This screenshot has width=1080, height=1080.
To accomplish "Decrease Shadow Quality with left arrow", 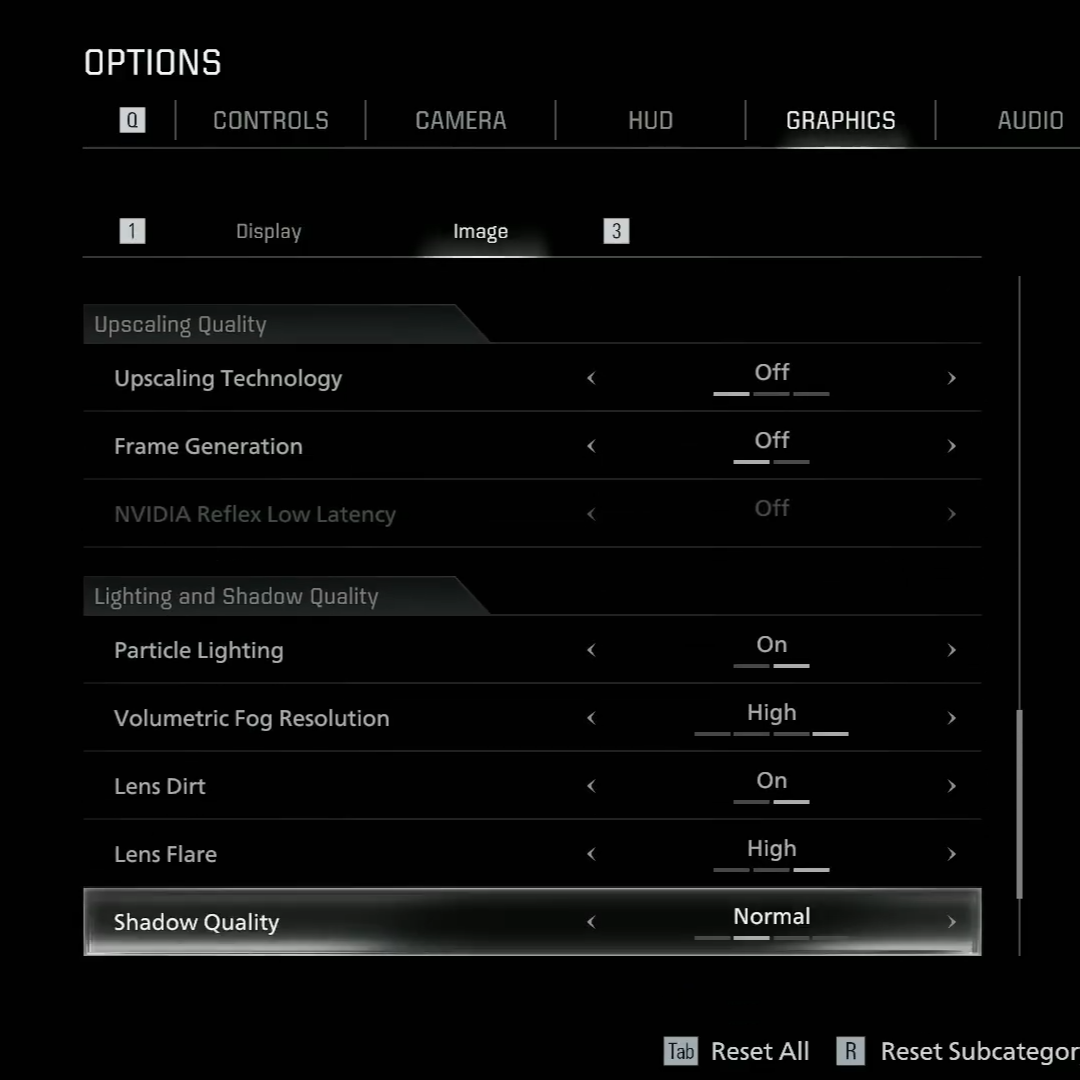I will pyautogui.click(x=591, y=922).
